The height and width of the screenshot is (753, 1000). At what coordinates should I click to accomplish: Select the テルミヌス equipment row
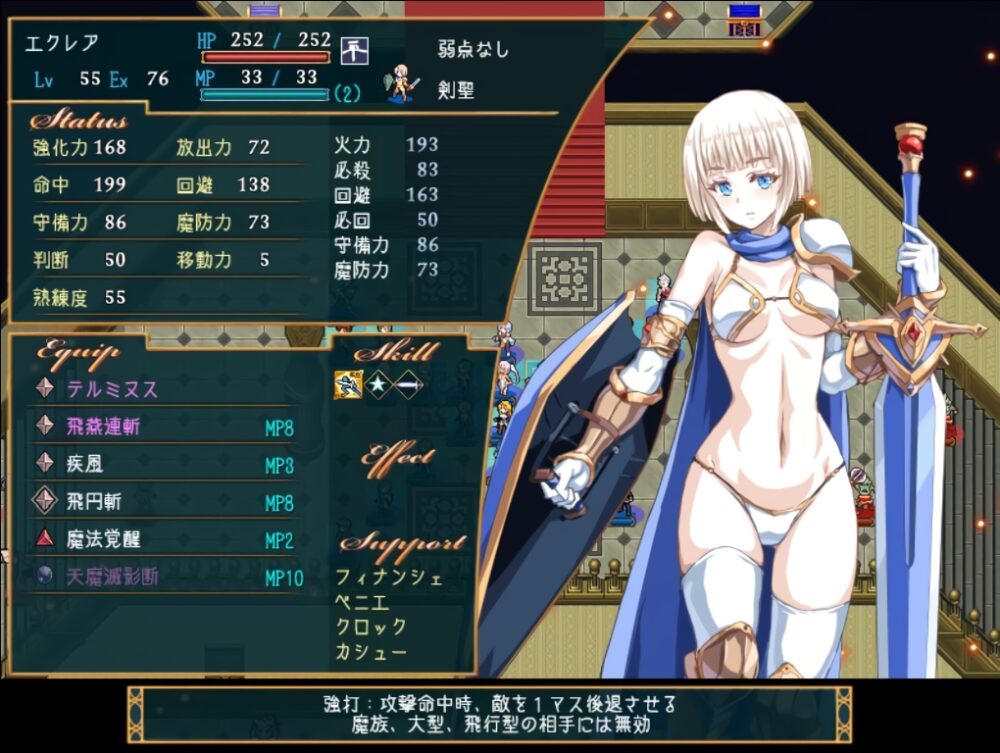click(112, 389)
